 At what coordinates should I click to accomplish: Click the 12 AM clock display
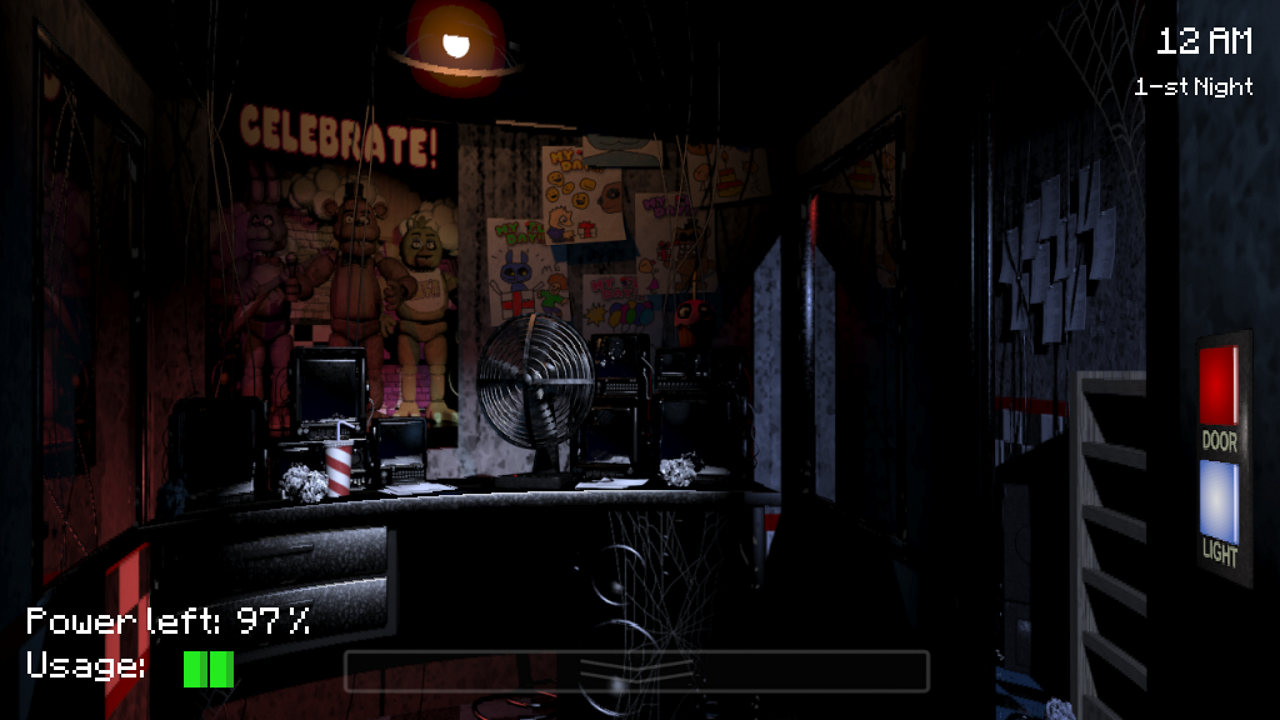coord(1203,40)
